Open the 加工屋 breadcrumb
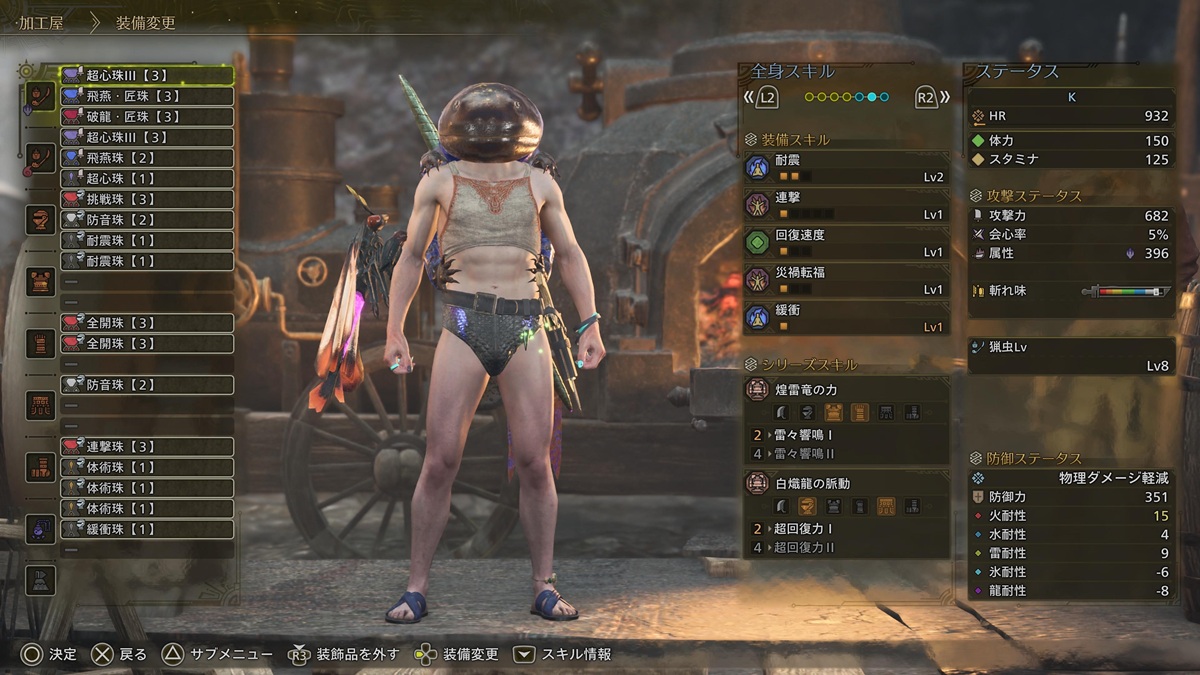This screenshot has width=1200, height=675. point(41,22)
